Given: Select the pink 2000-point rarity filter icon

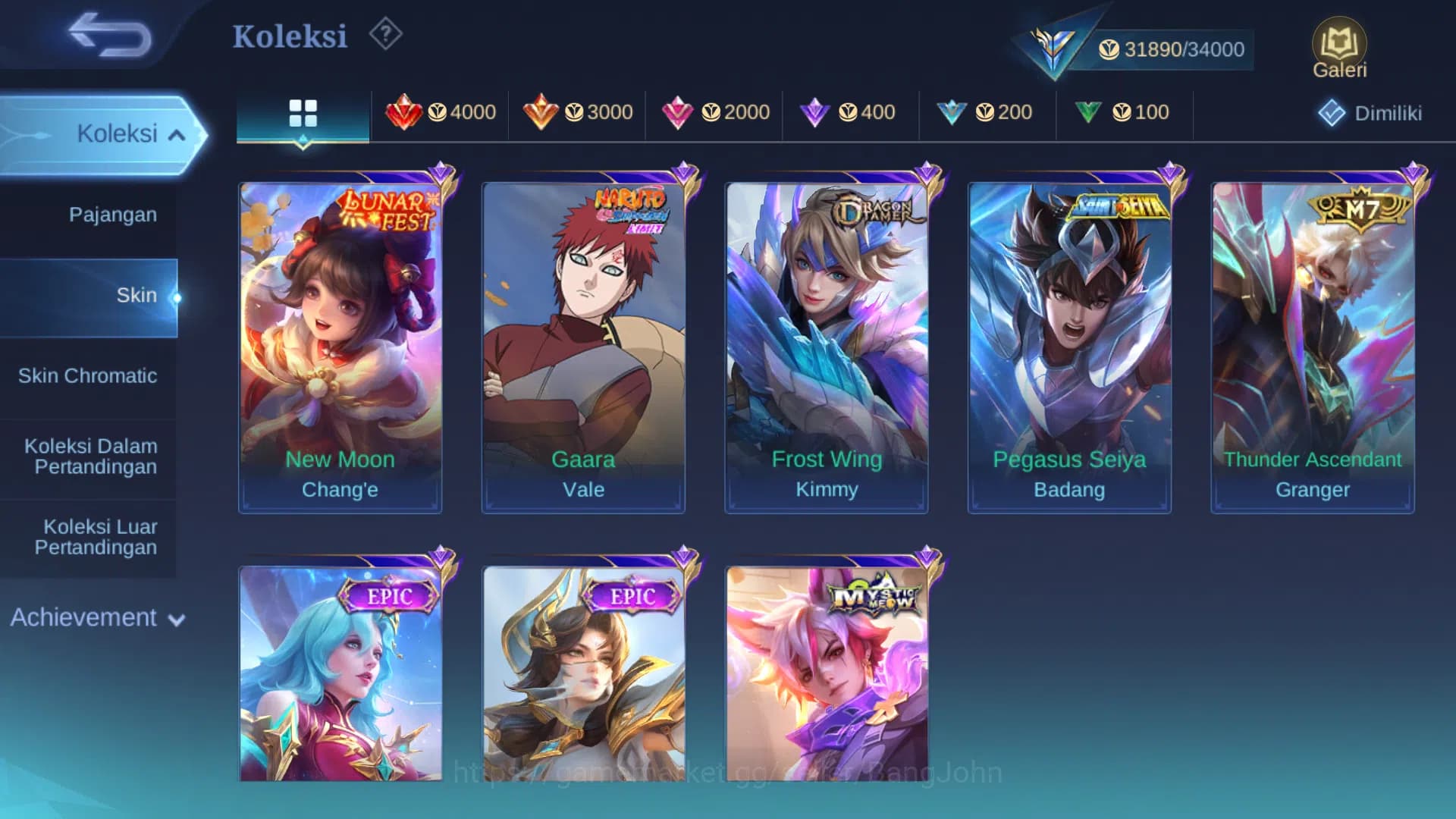Looking at the screenshot, I should tap(679, 112).
